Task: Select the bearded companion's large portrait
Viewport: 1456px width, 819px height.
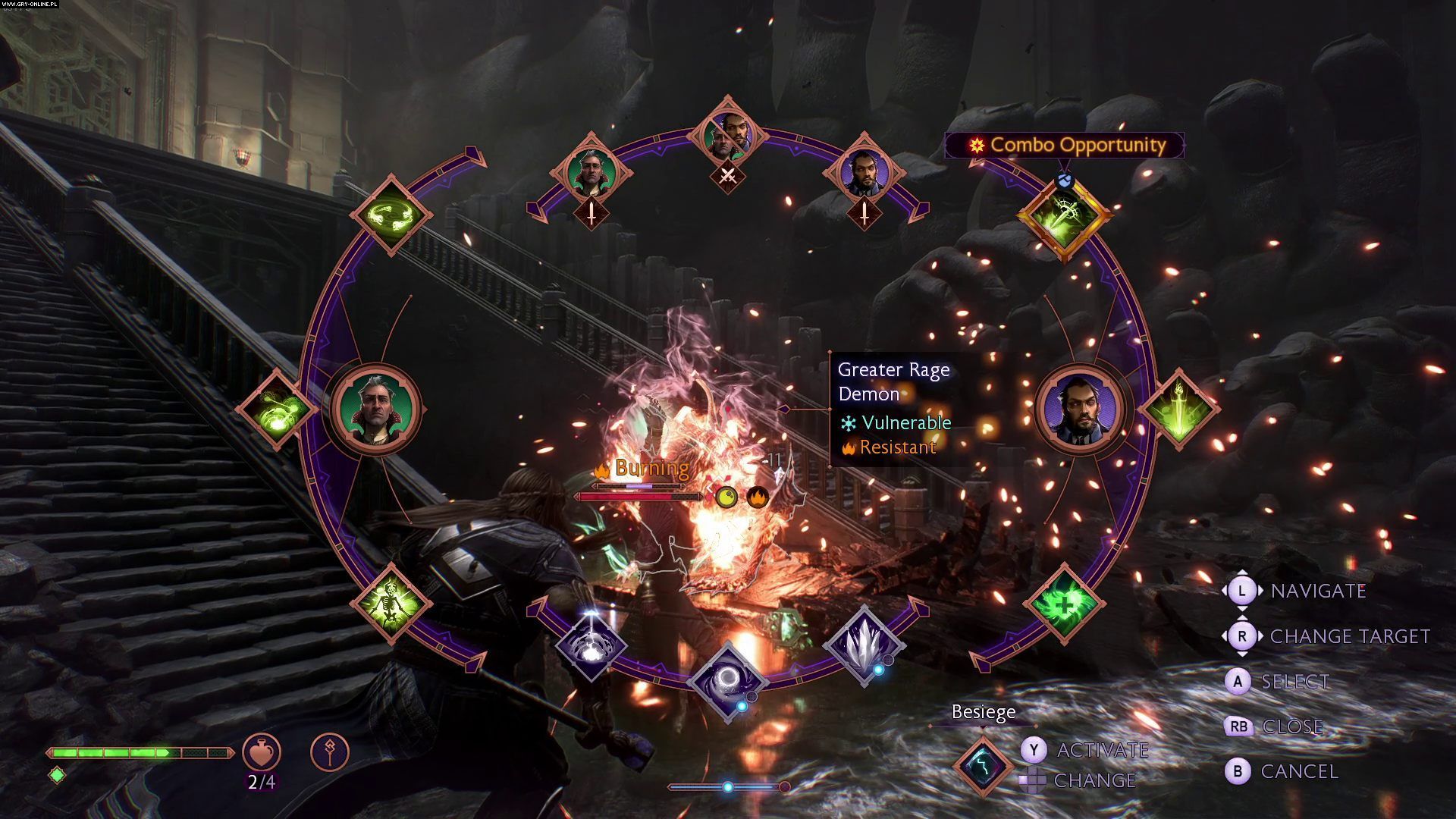Action: click(x=1079, y=409)
